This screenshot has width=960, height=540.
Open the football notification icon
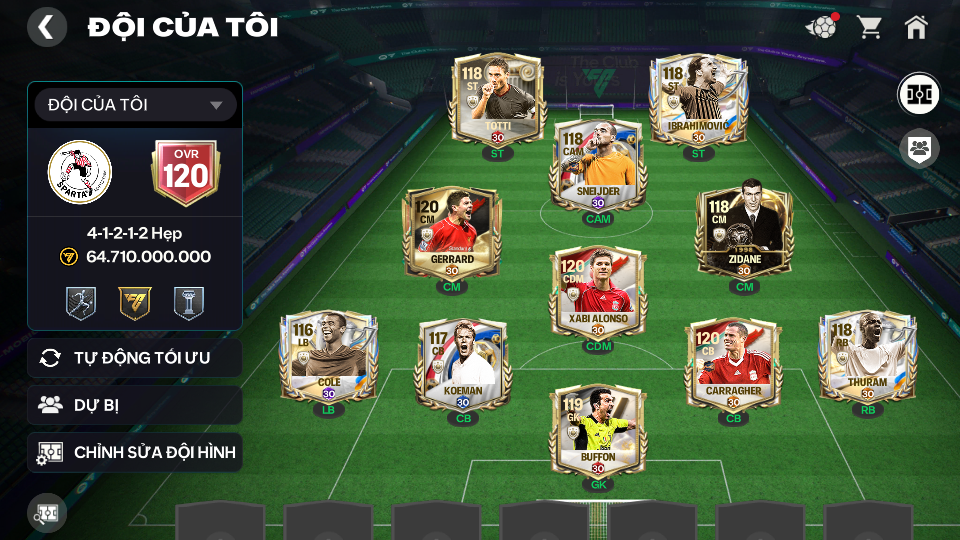(x=821, y=27)
